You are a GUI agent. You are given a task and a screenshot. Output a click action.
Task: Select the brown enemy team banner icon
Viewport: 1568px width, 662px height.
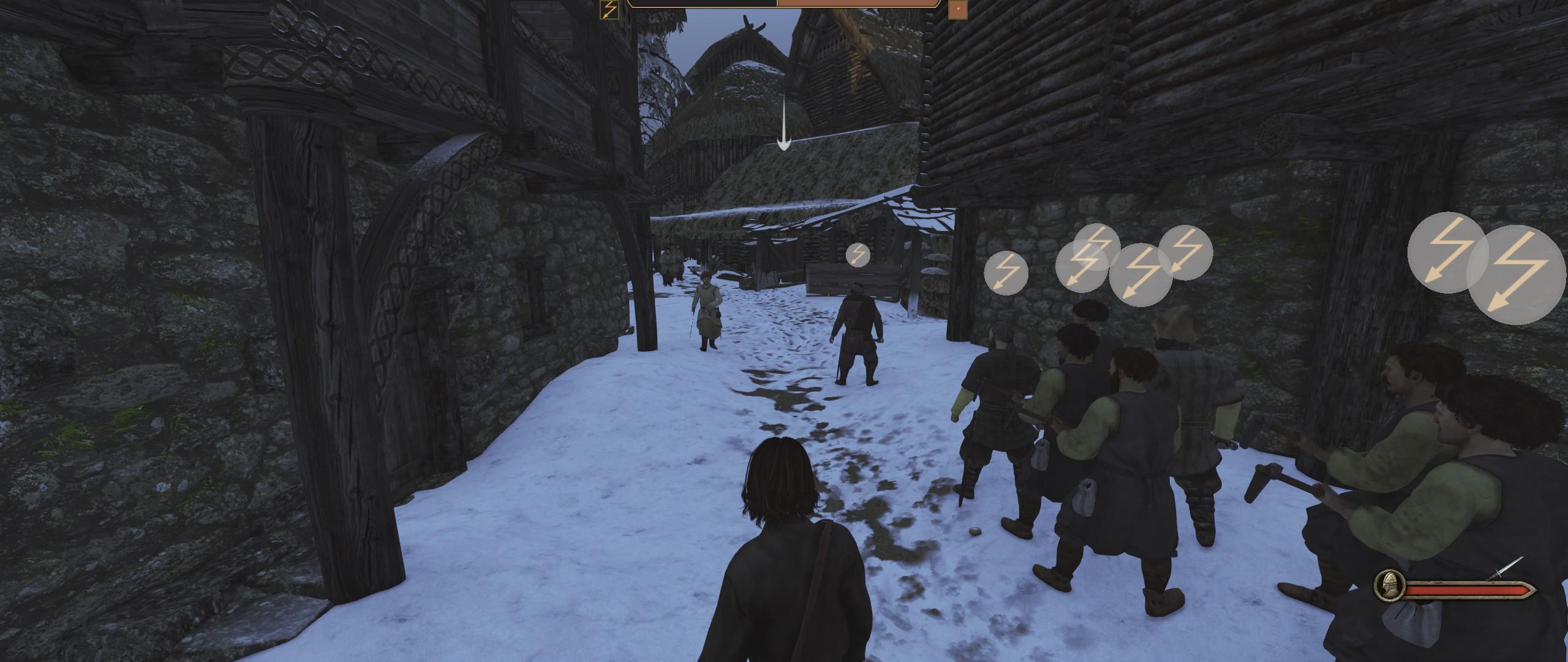click(957, 9)
